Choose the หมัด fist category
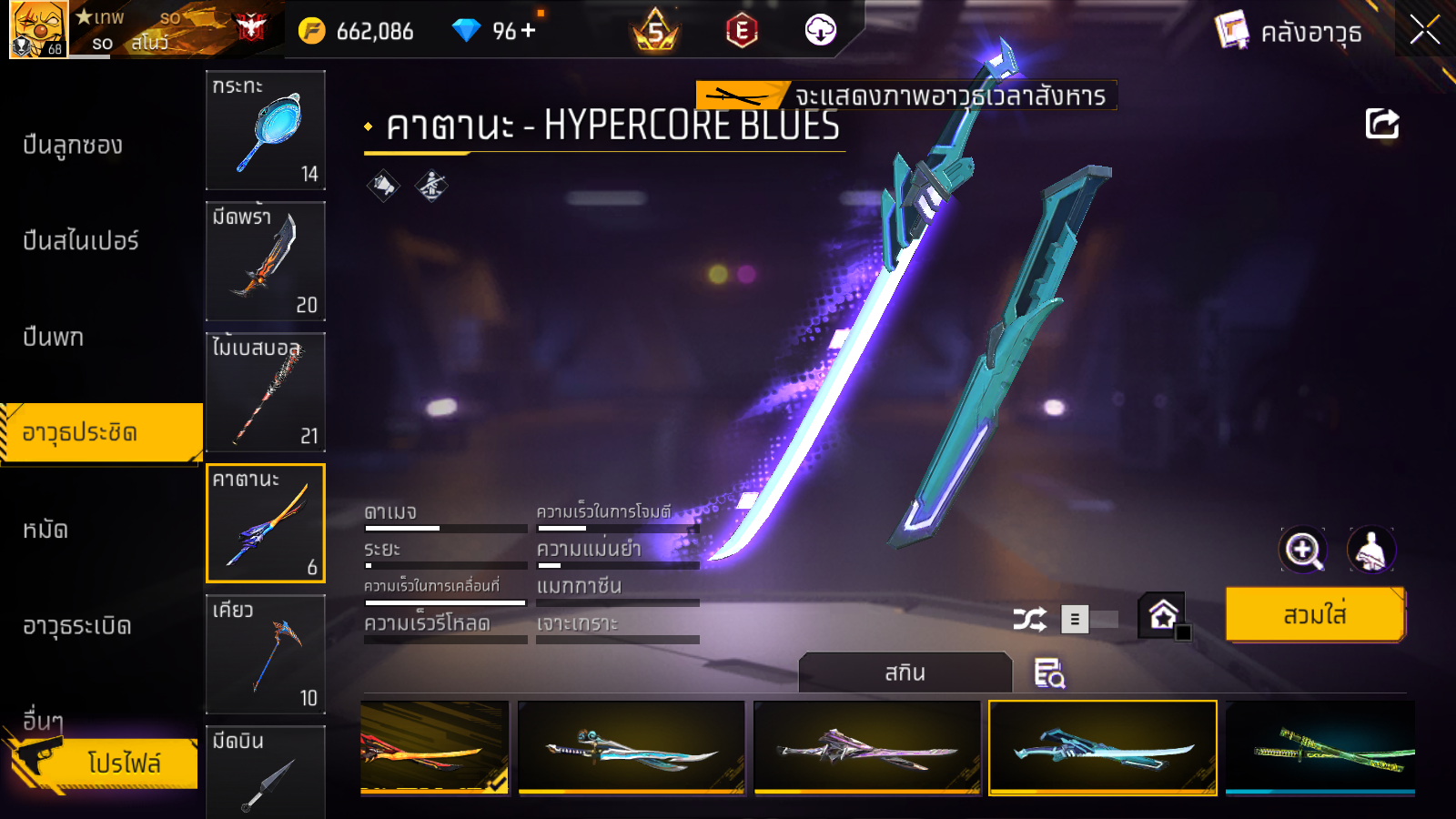Screen dimensions: 1456x819 45,530
